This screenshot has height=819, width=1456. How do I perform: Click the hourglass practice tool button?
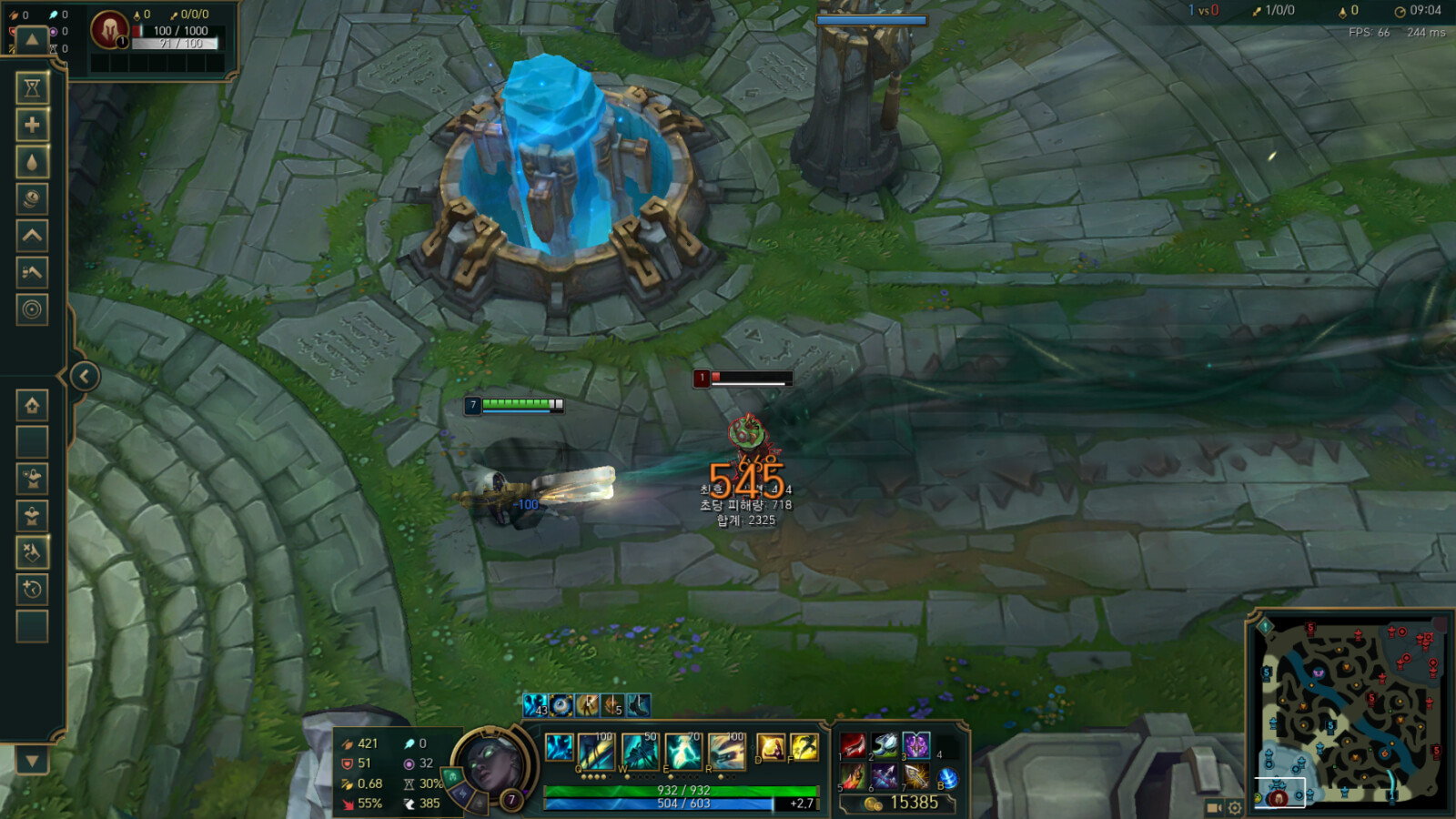(x=32, y=87)
